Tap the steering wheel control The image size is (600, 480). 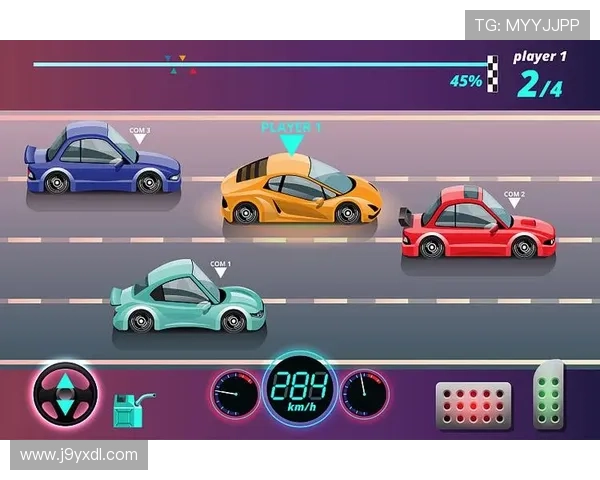pos(66,394)
